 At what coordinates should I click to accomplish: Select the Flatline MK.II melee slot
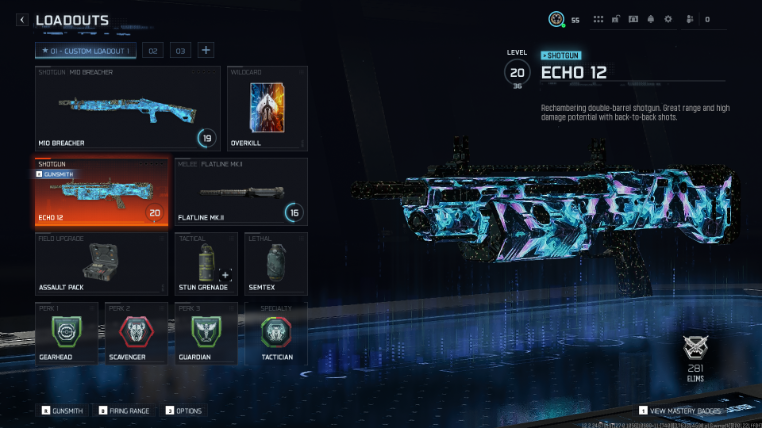tap(241, 190)
